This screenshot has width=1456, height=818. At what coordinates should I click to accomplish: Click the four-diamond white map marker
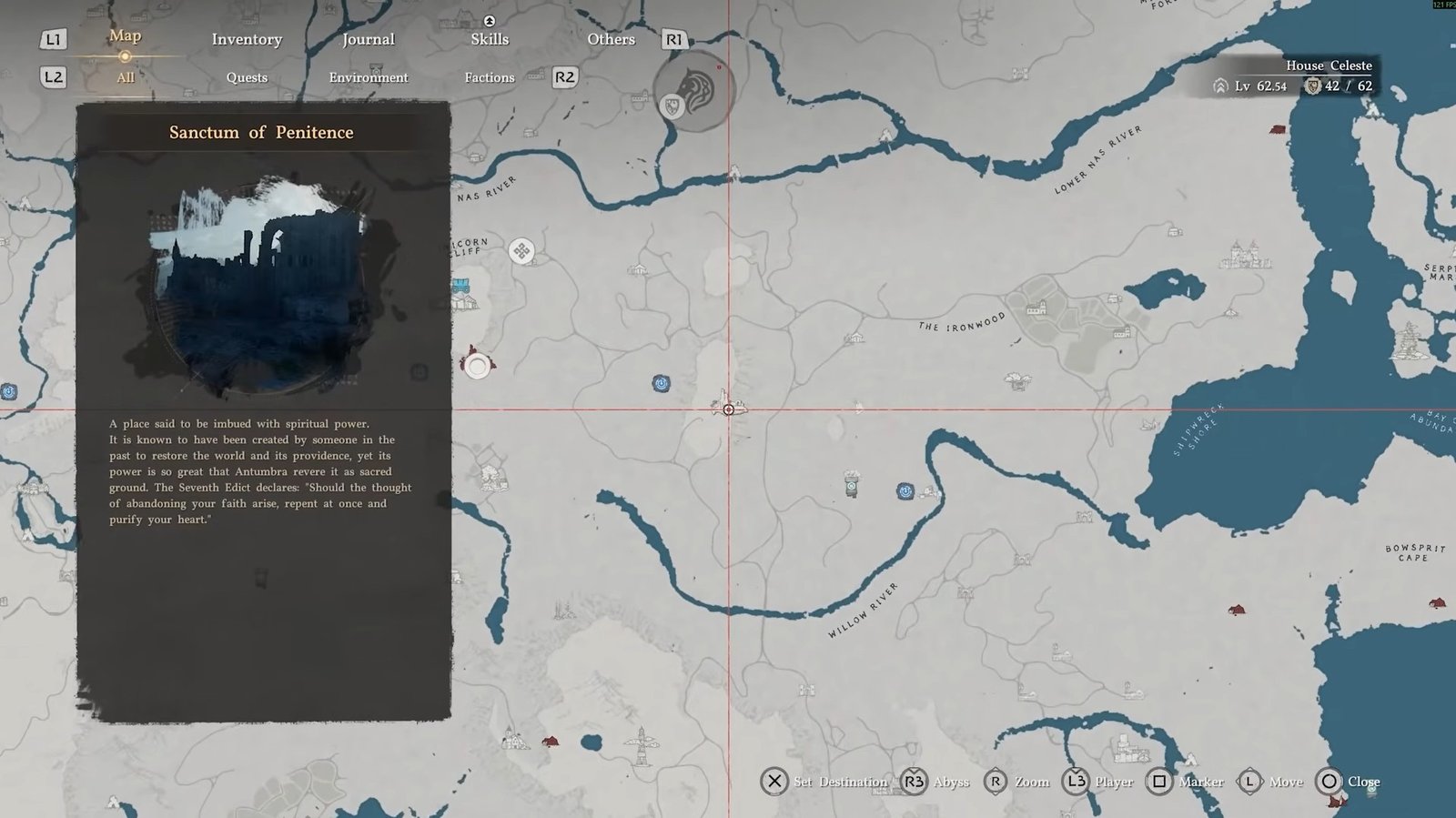(x=521, y=250)
